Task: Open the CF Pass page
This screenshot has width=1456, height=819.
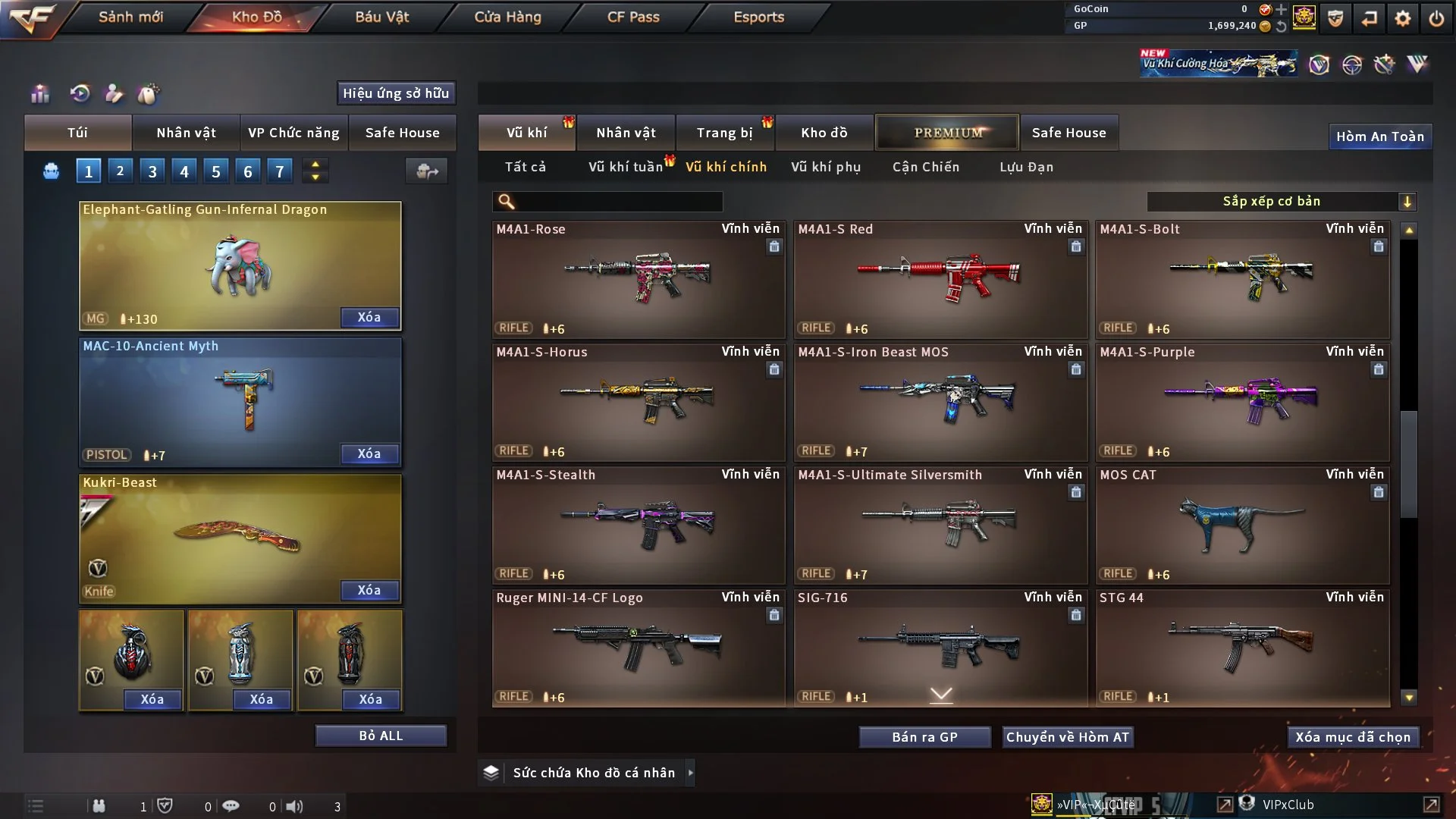Action: (x=633, y=17)
